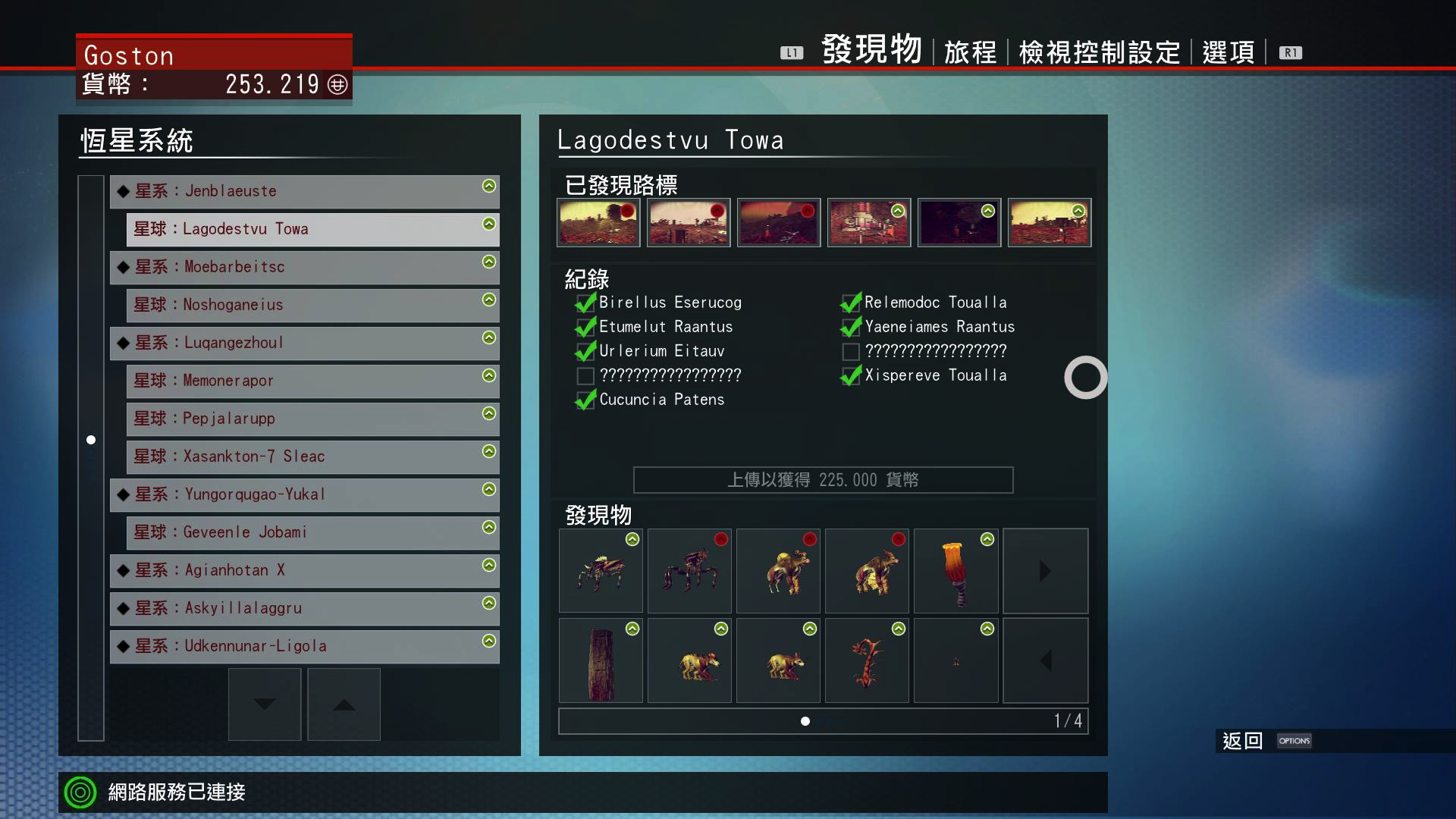Select the orange torch-shaped plant discovery
The width and height of the screenshot is (1456, 819).
(x=955, y=571)
